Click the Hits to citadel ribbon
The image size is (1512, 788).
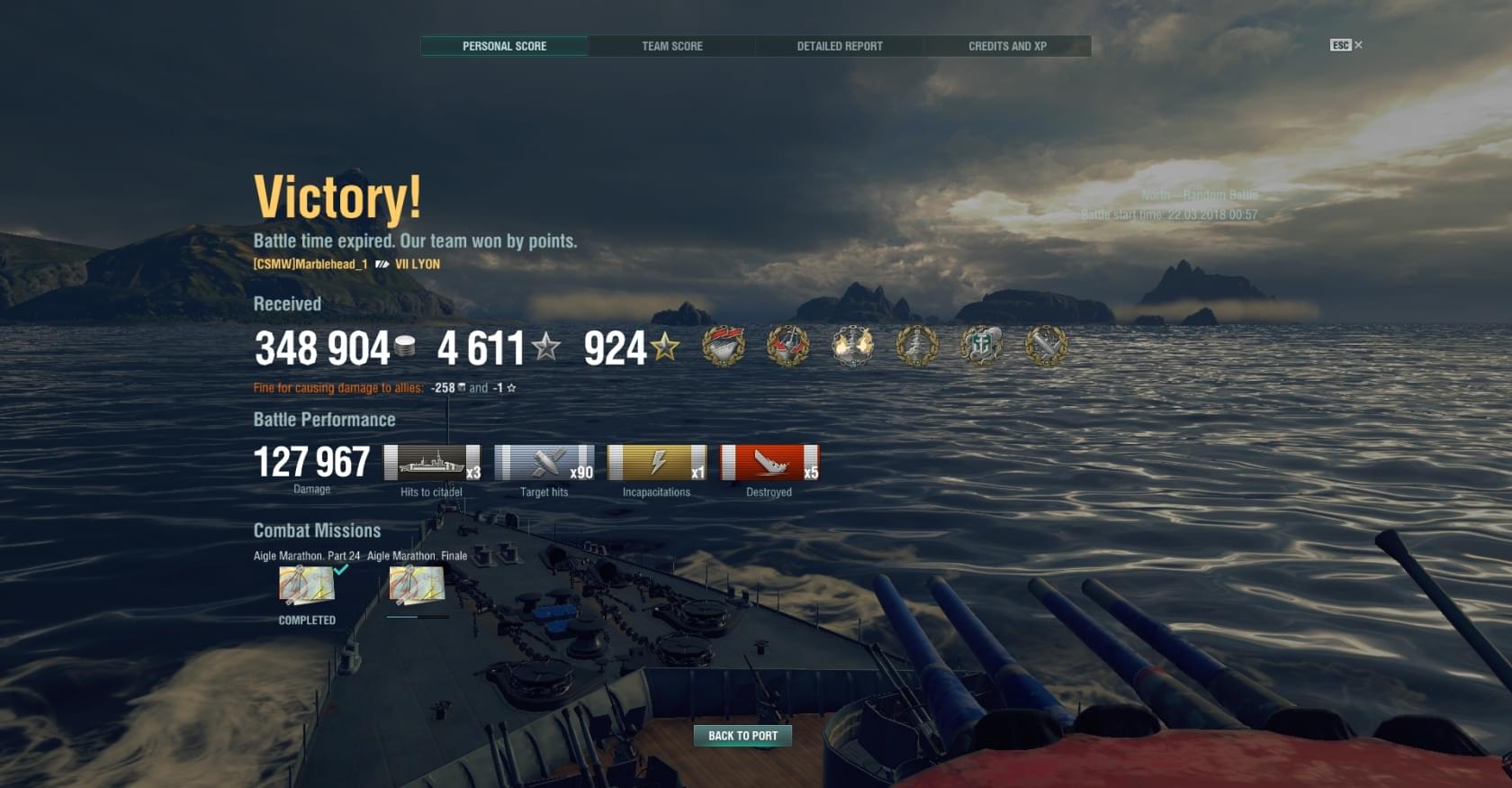point(432,463)
